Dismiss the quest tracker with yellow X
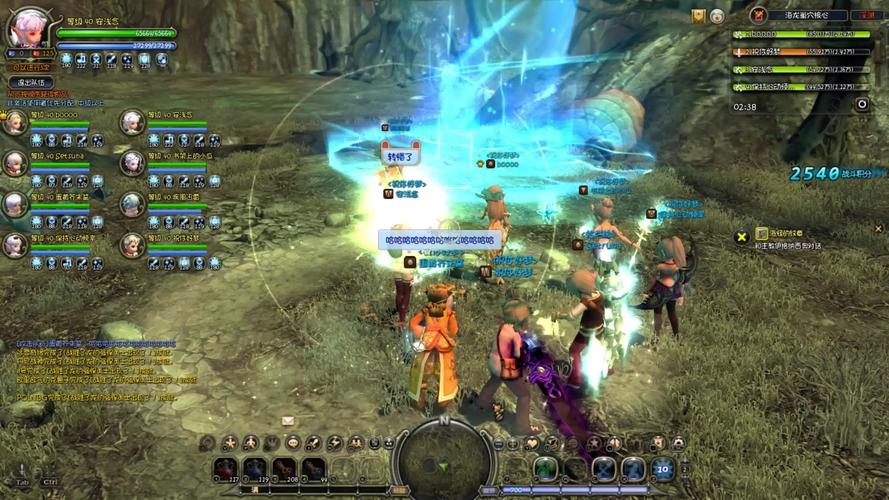Image resolution: width=889 pixels, height=500 pixels. (741, 236)
